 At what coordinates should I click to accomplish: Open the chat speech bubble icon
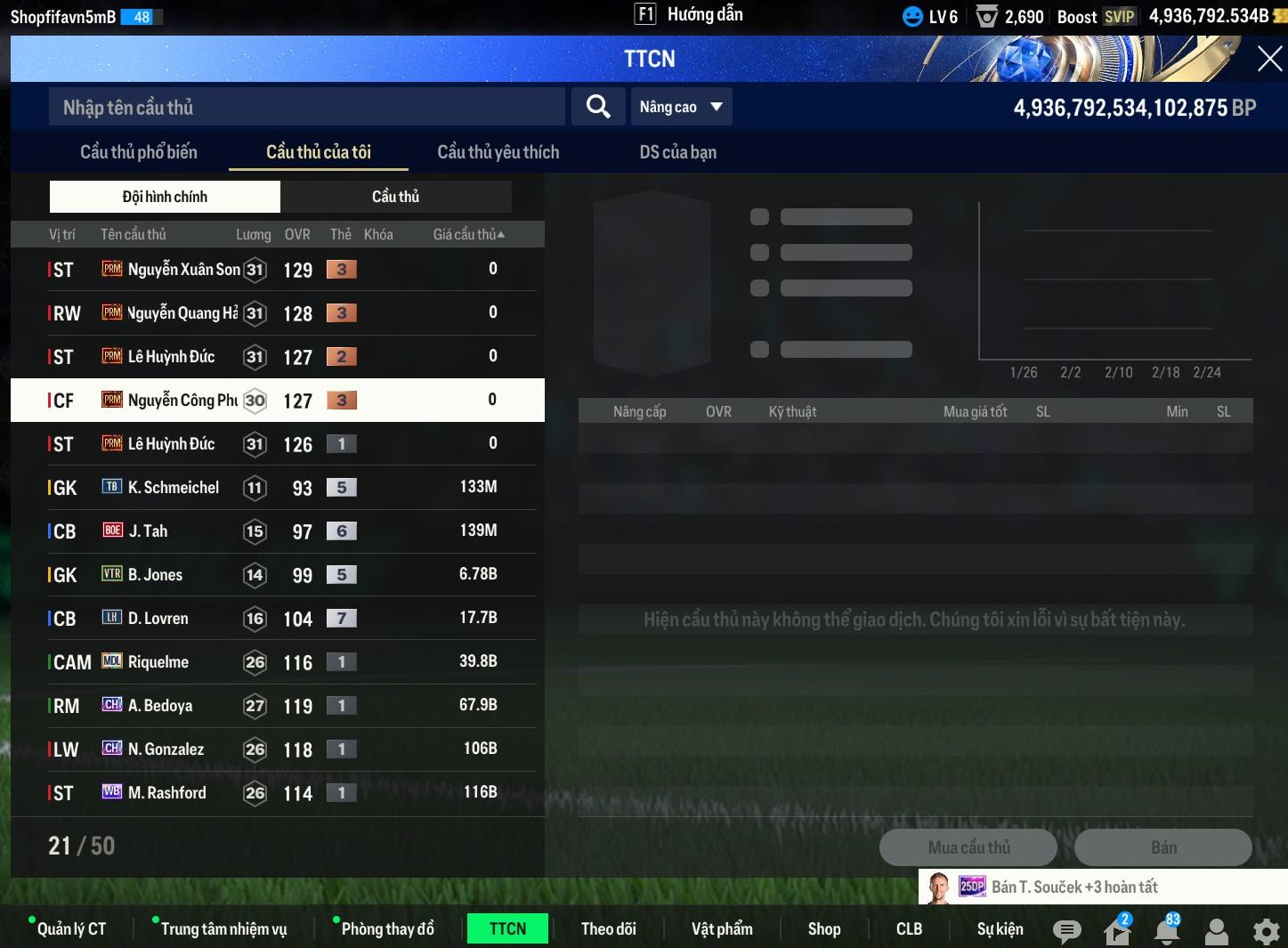pyautogui.click(x=1066, y=931)
